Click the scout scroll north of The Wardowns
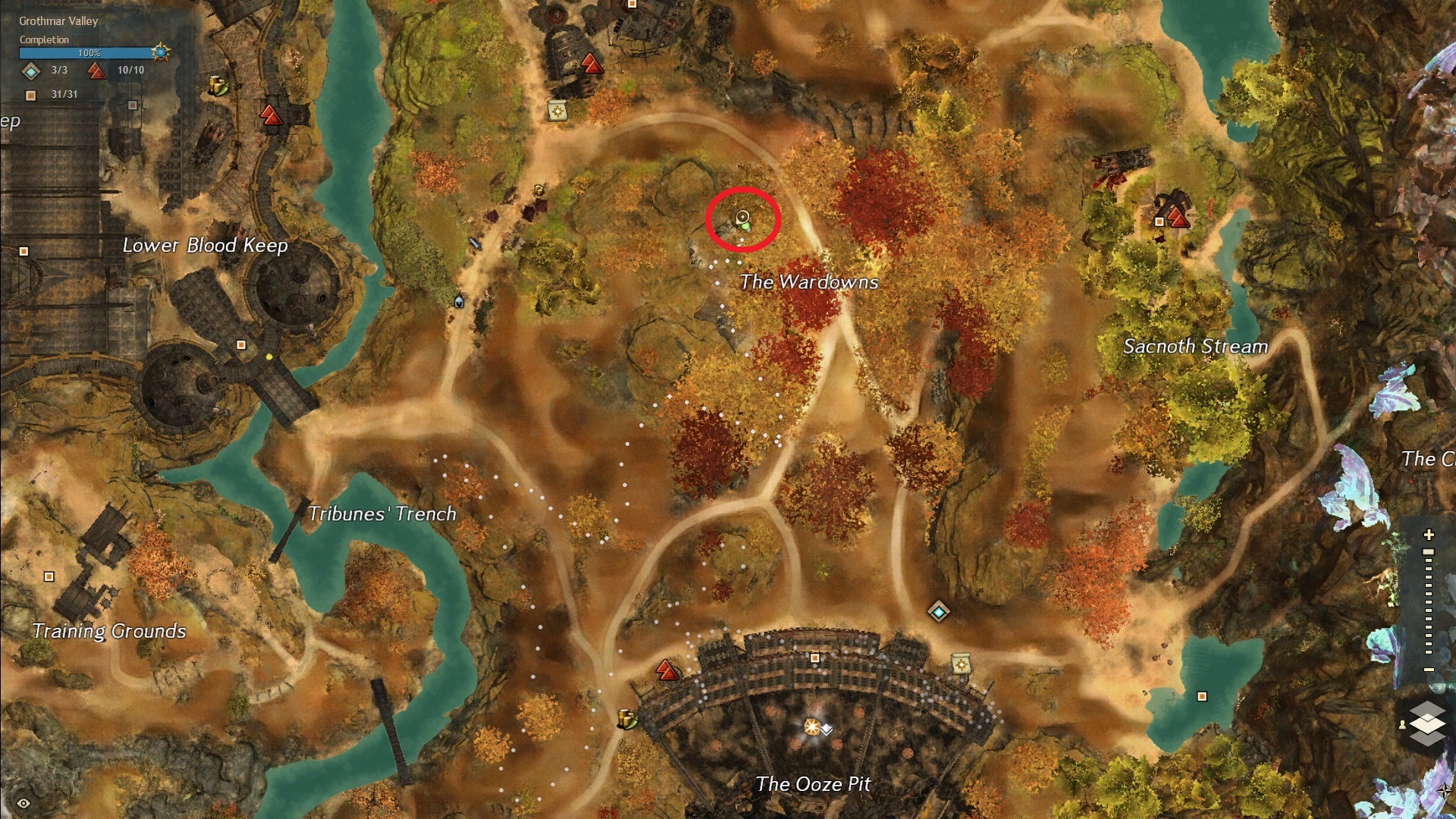This screenshot has height=819, width=1456. coord(558,111)
